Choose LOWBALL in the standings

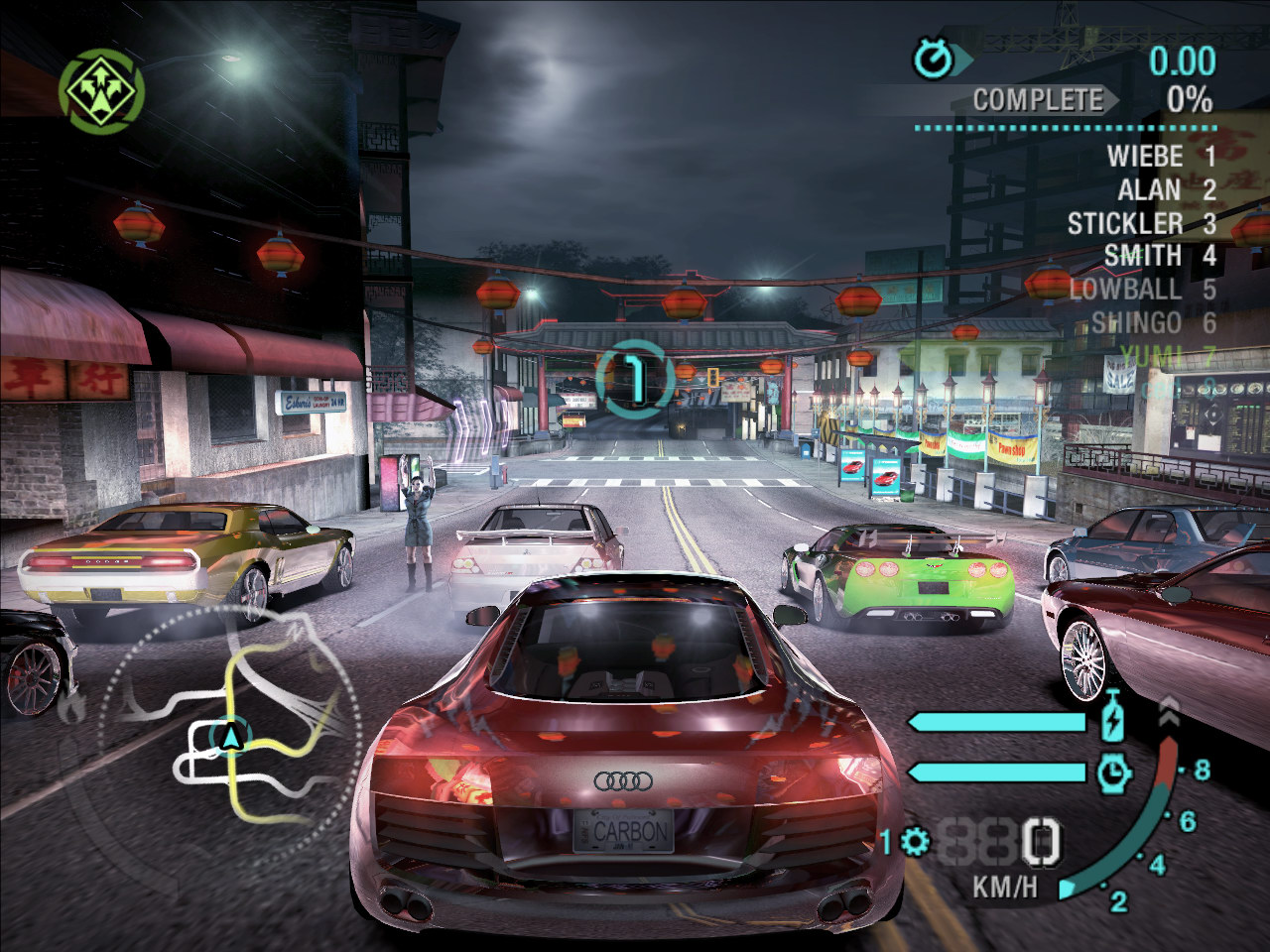tap(1126, 290)
